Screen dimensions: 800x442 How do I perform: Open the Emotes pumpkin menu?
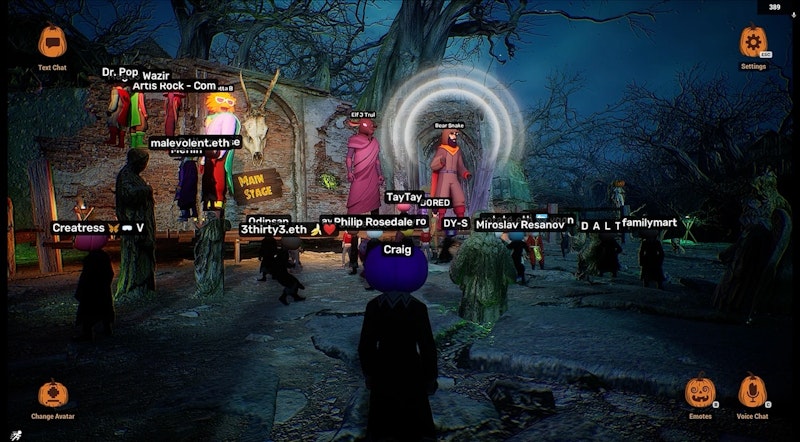[700, 391]
